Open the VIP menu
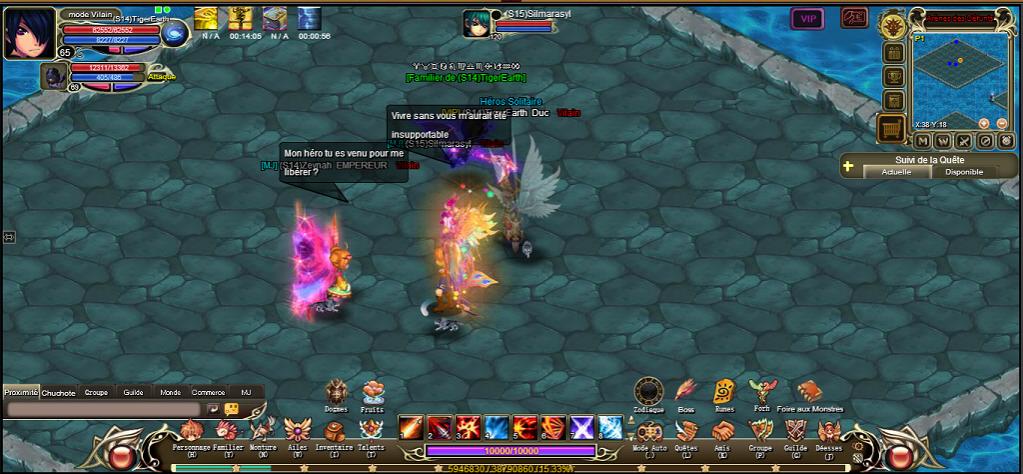The image size is (1023, 474). [808, 18]
